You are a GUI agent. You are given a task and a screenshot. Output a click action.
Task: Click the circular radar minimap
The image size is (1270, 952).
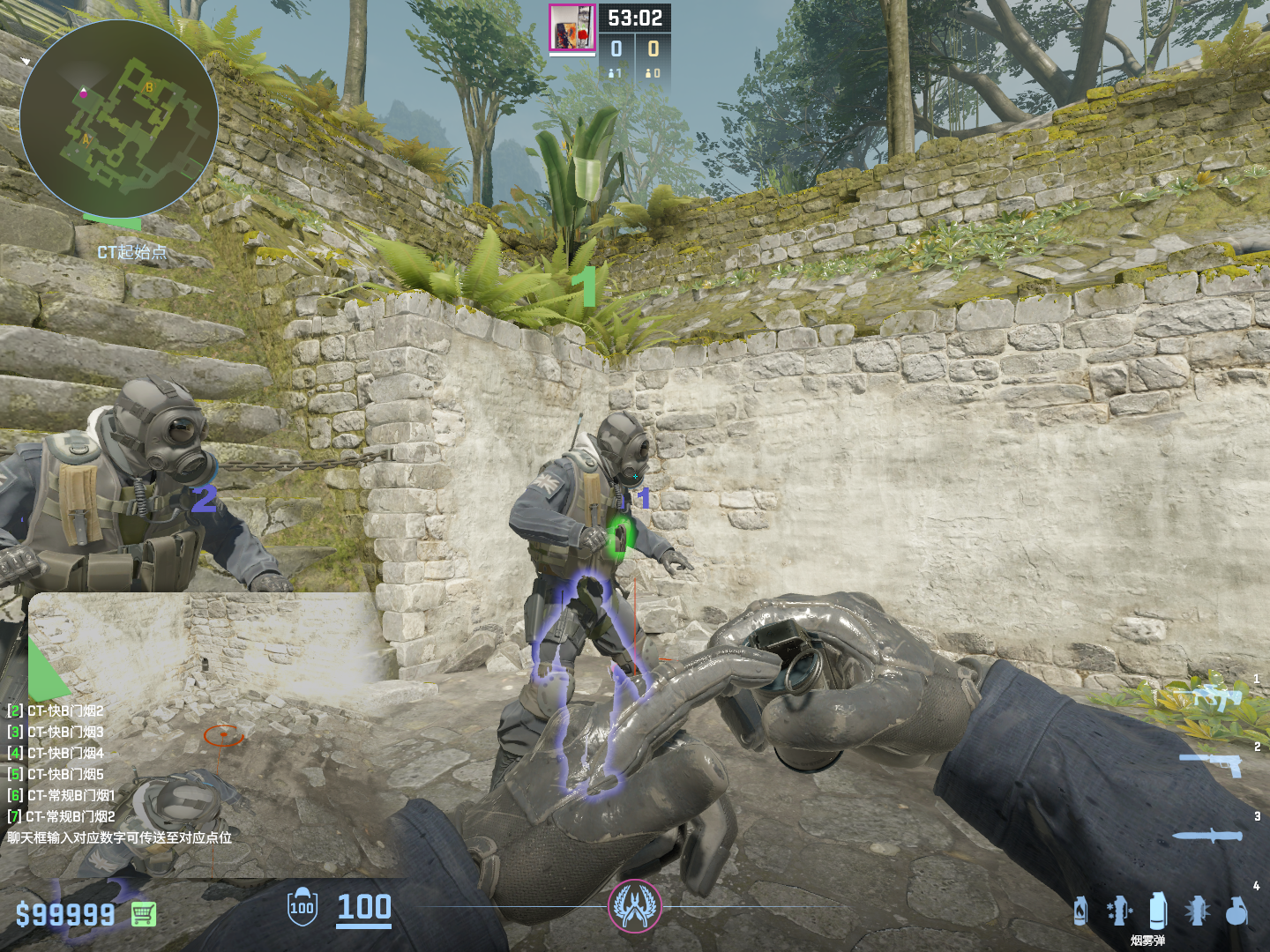coord(118,118)
